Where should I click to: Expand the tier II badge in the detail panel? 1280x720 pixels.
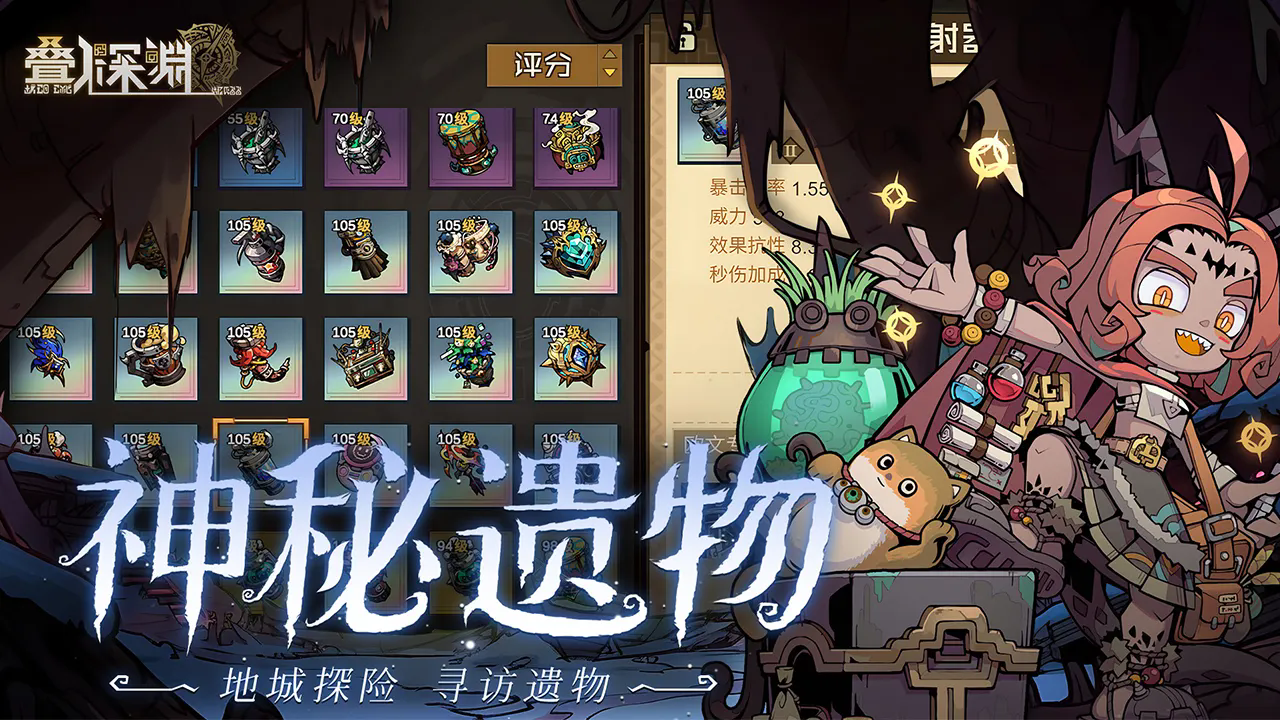[x=790, y=150]
